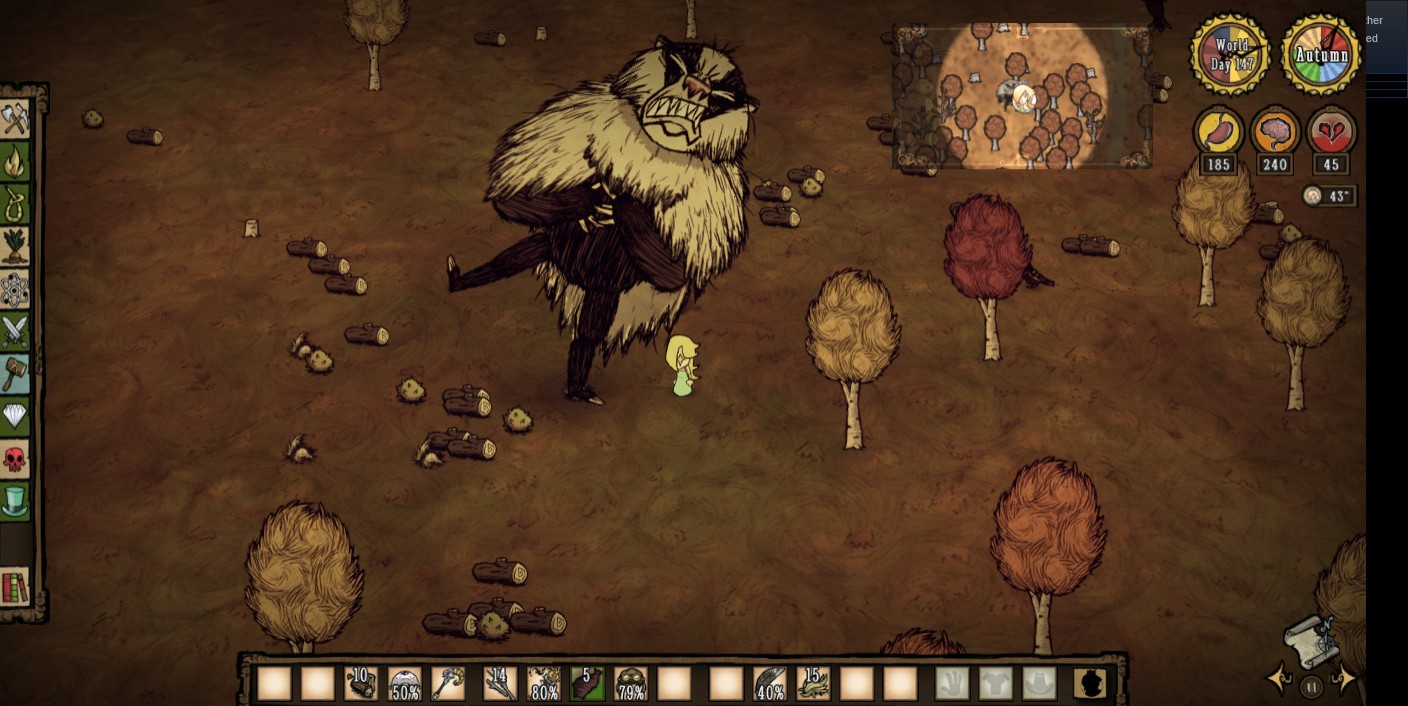
Task: Select the stack of 15 cut grass
Action: 814,684
